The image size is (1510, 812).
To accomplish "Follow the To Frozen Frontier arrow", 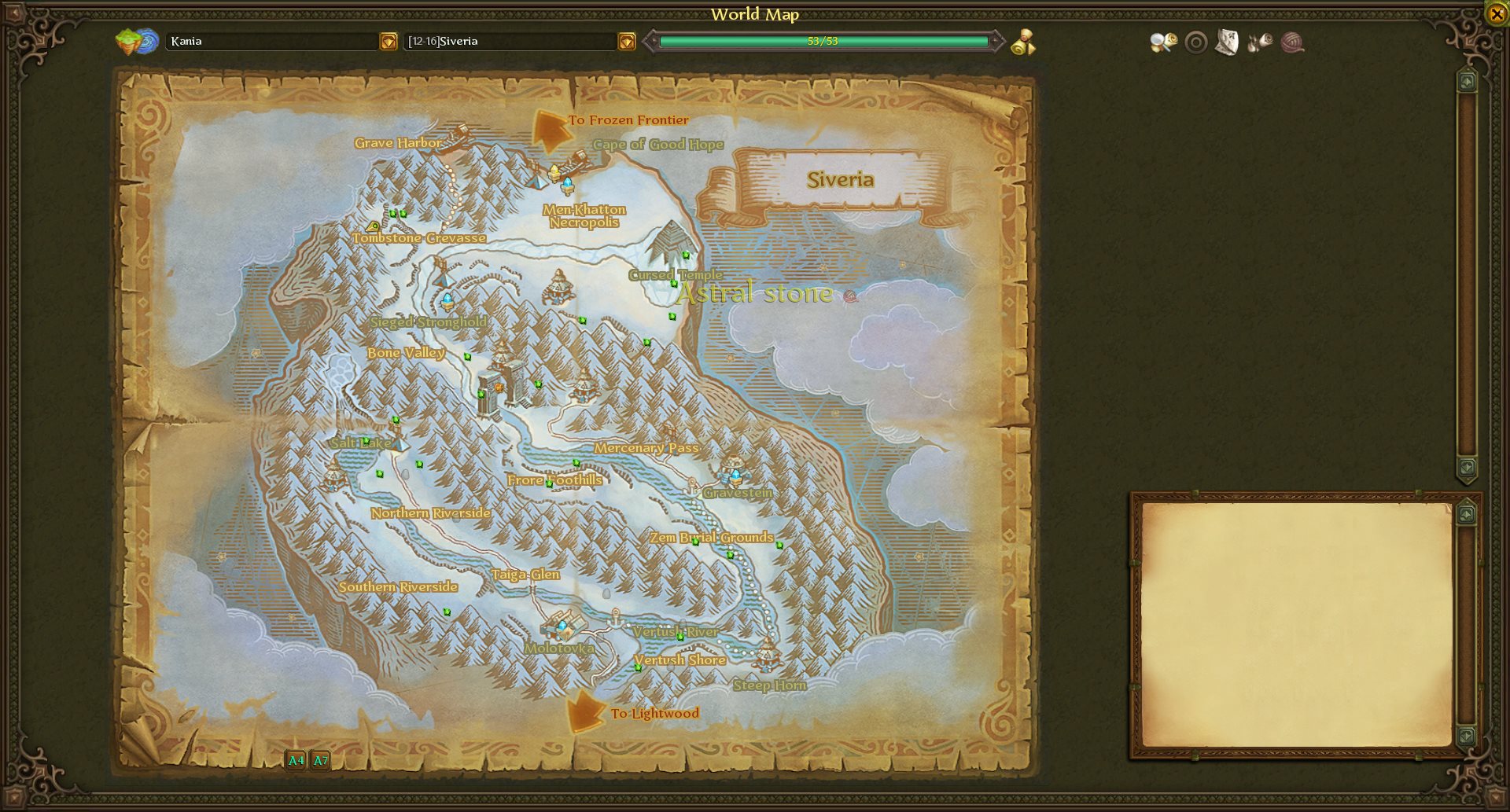I will click(551, 130).
